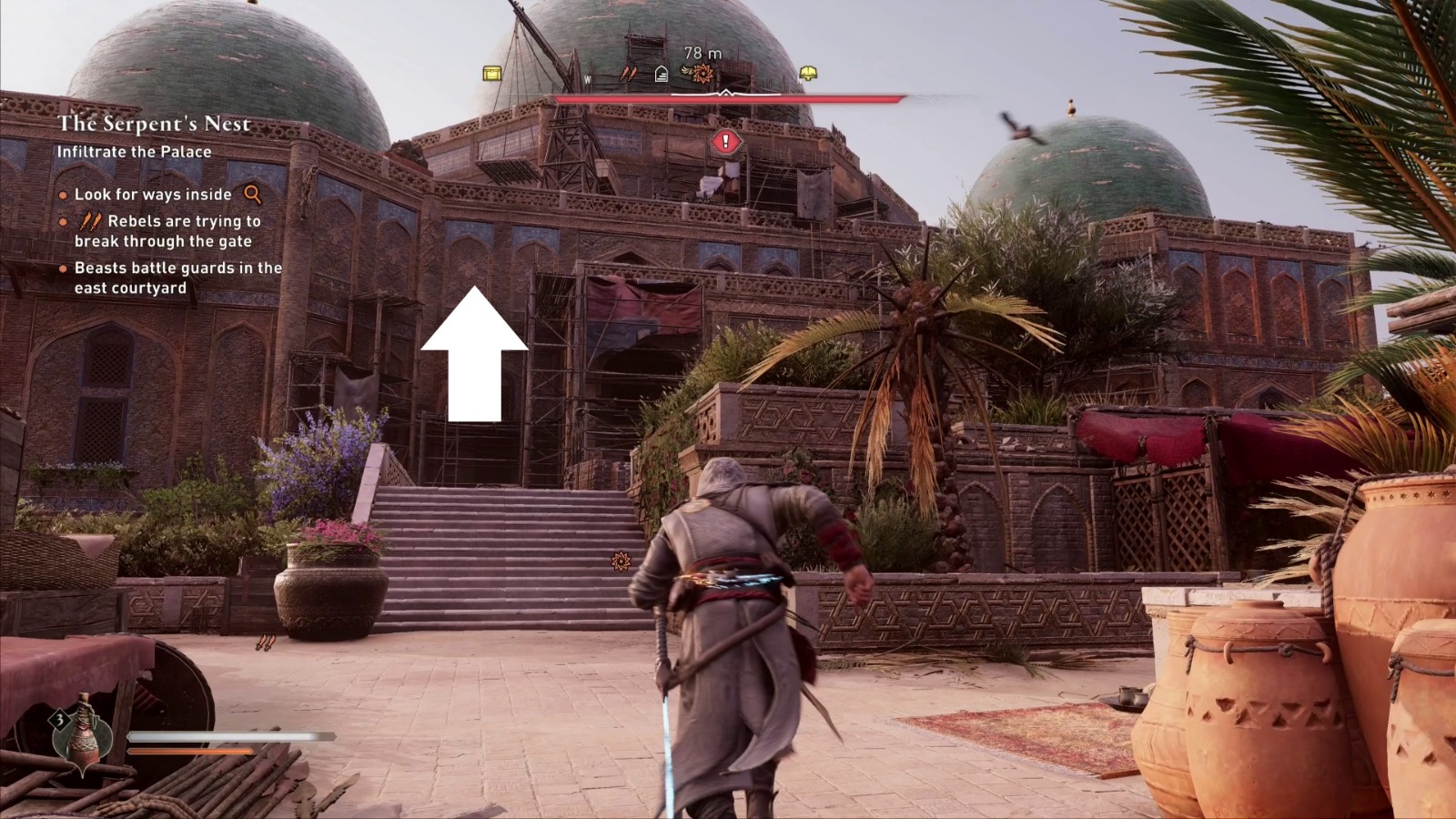1456x819 pixels.
Task: Select the winged mission star marker on the compass
Action: (x=701, y=75)
